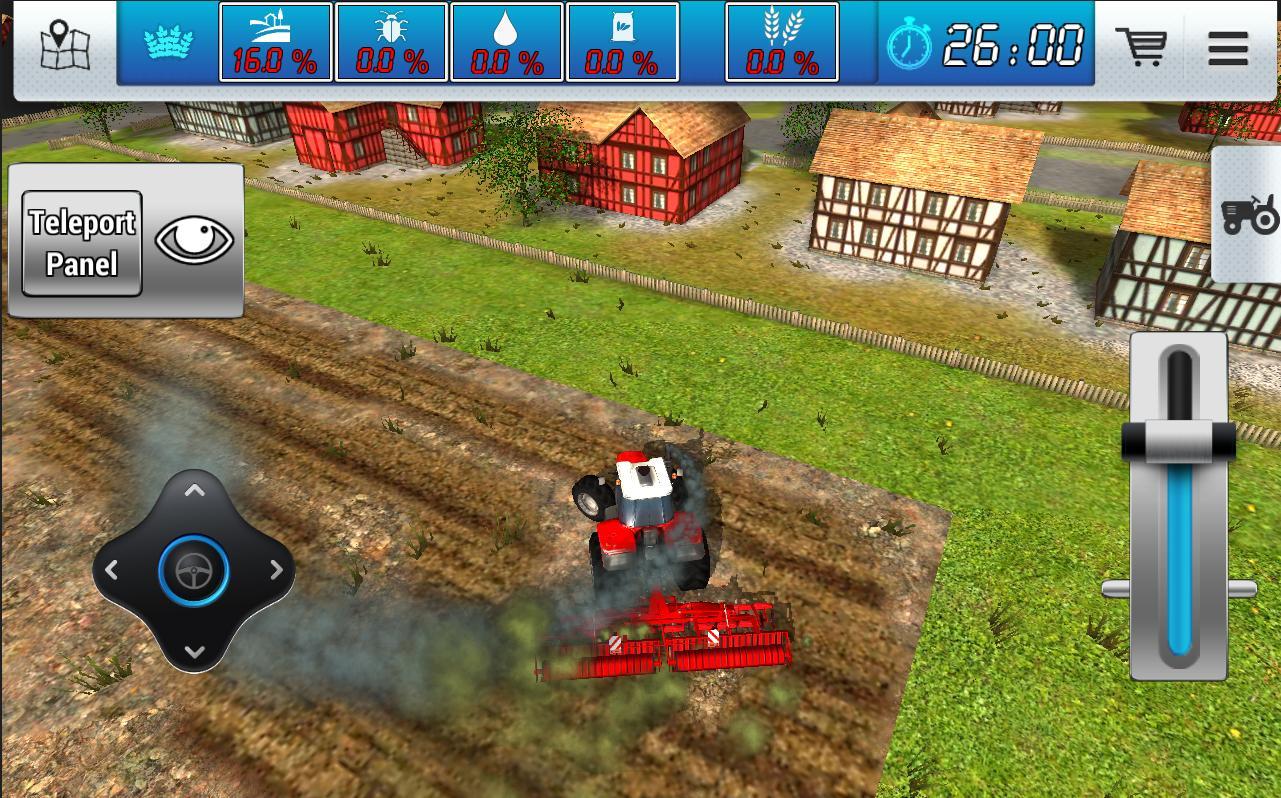
Task: Click the left steering arrow
Action: pyautogui.click(x=112, y=570)
